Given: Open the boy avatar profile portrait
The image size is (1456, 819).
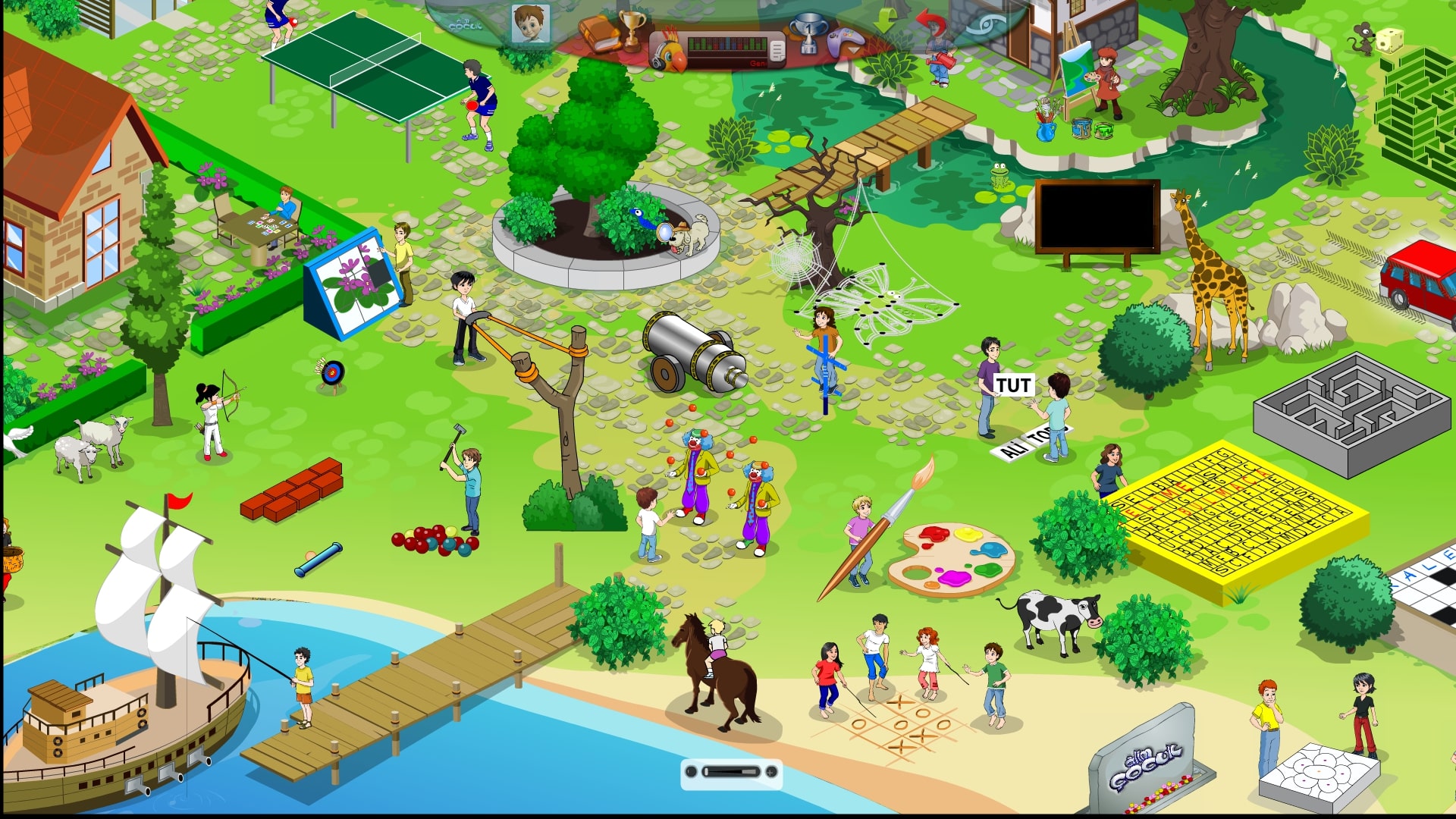Looking at the screenshot, I should click(x=530, y=25).
